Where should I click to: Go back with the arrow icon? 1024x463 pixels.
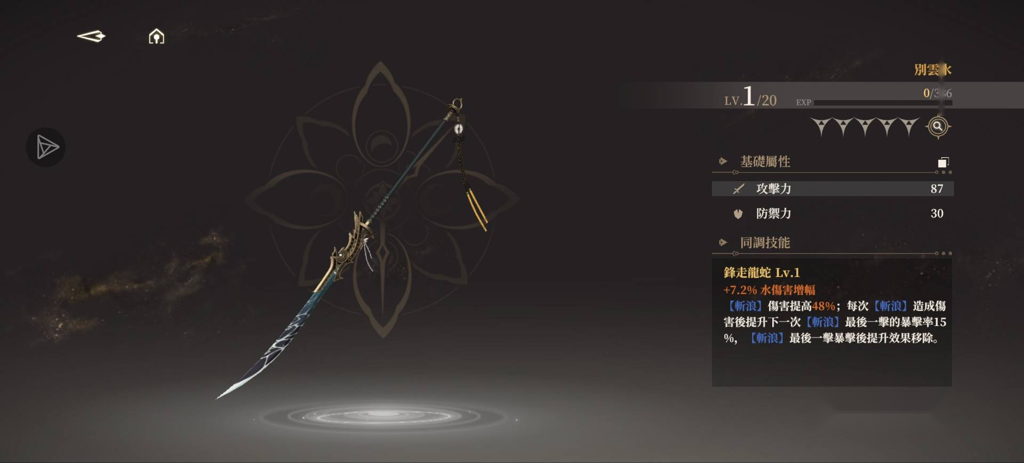coord(91,37)
